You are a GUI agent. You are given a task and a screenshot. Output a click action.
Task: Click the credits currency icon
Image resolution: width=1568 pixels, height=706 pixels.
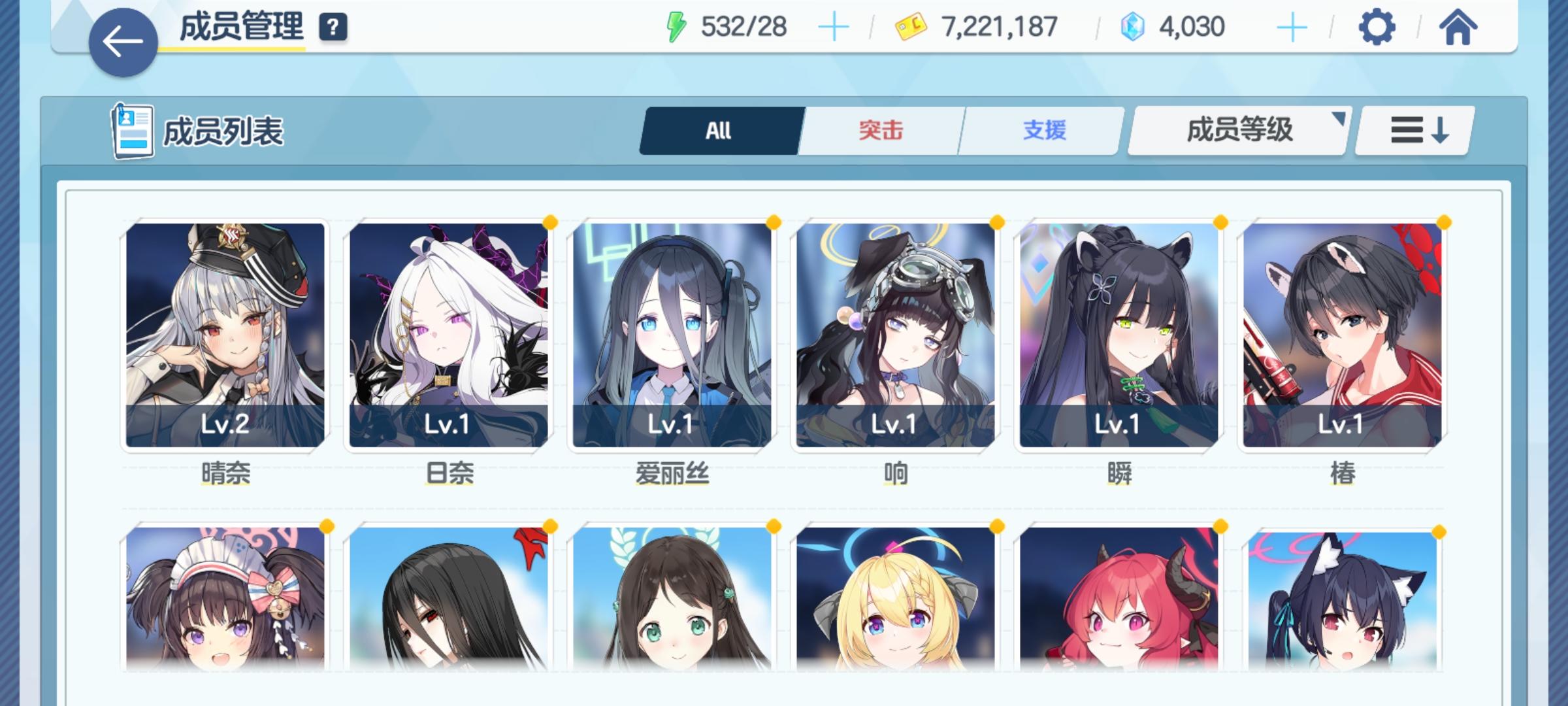pos(907,26)
